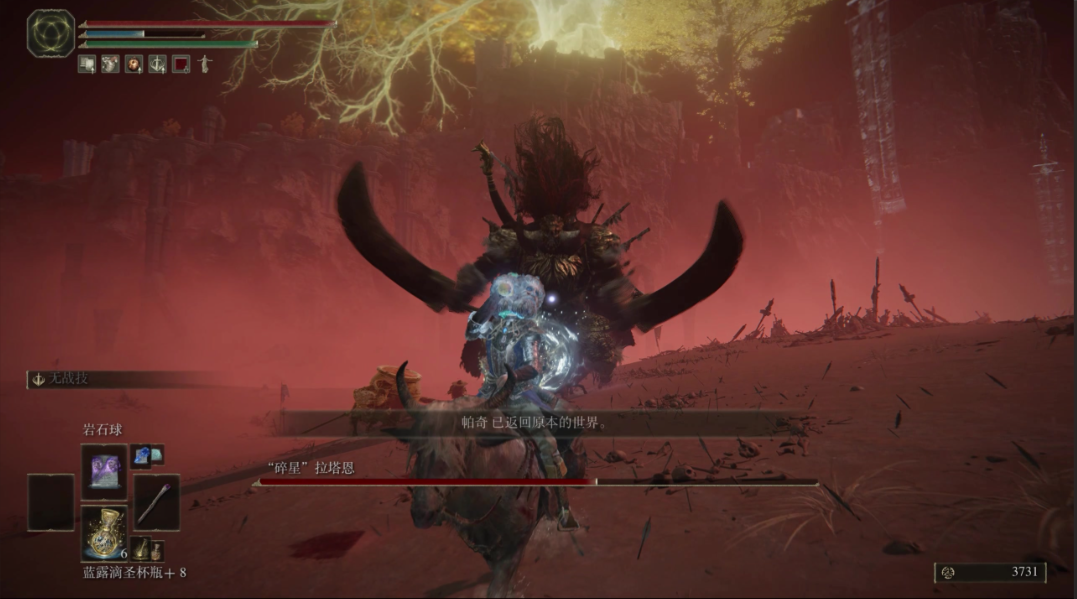Inspect the round red orb buff icon
This screenshot has height=599, width=1077.
coord(133,64)
